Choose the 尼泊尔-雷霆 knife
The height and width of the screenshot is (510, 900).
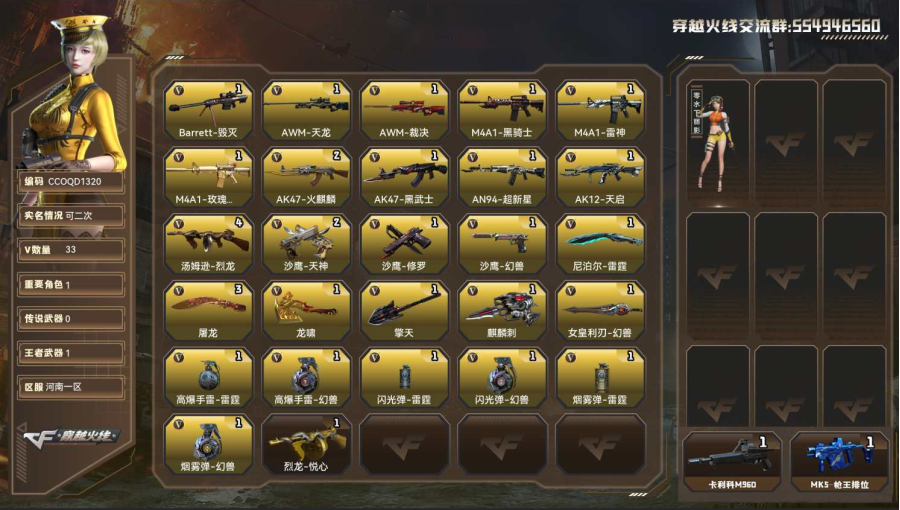[600, 244]
